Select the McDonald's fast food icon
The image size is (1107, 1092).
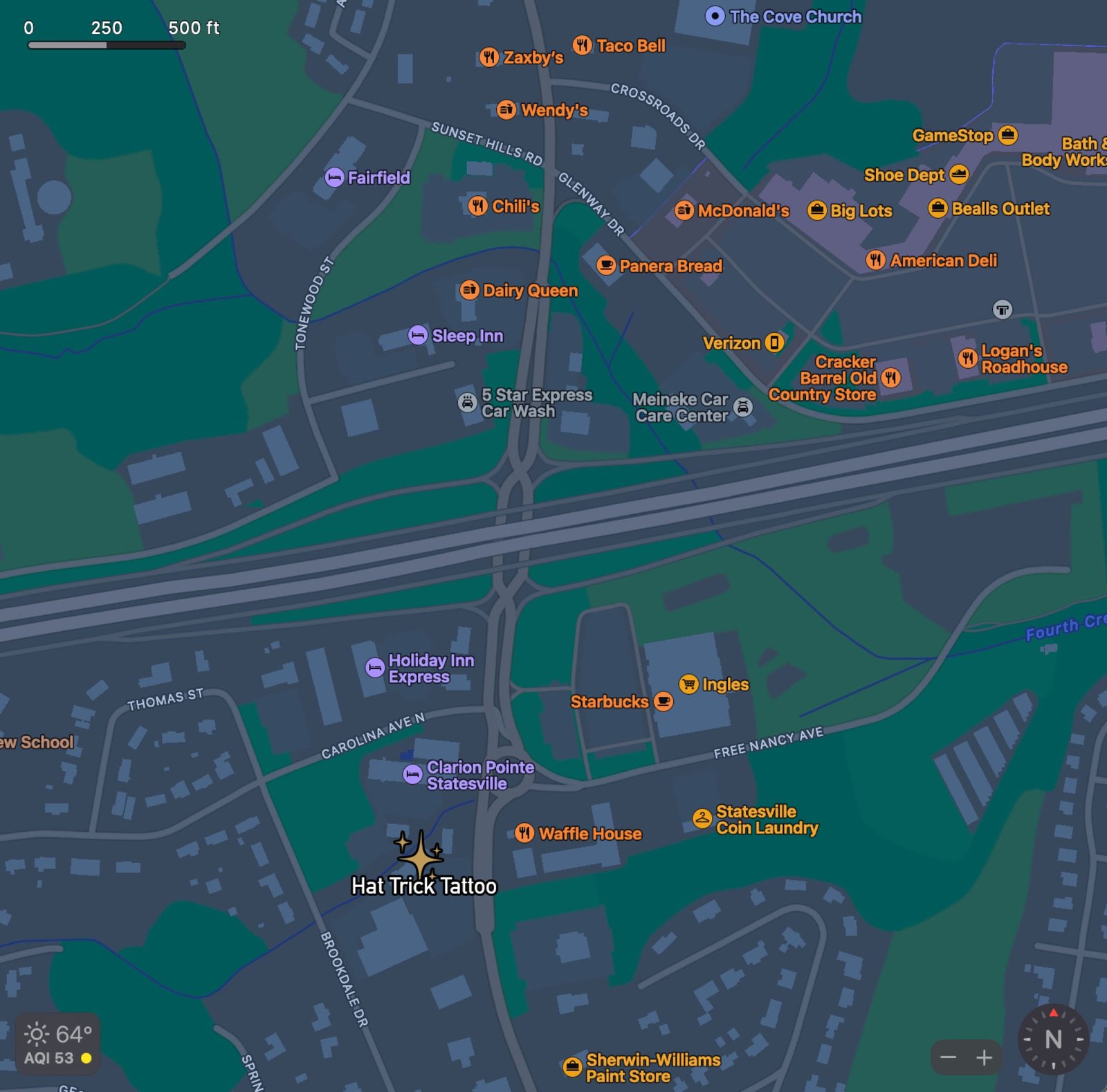(686, 210)
